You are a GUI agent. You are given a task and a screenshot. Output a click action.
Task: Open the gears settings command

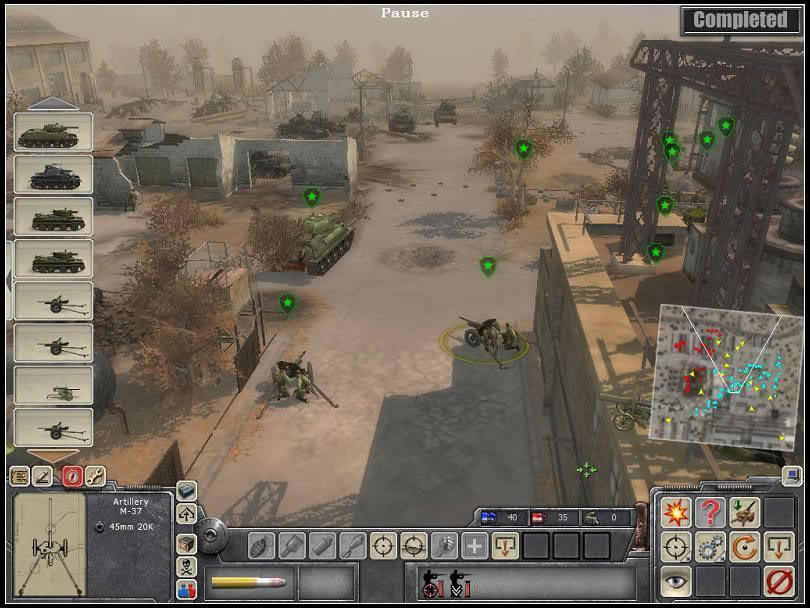click(710, 547)
